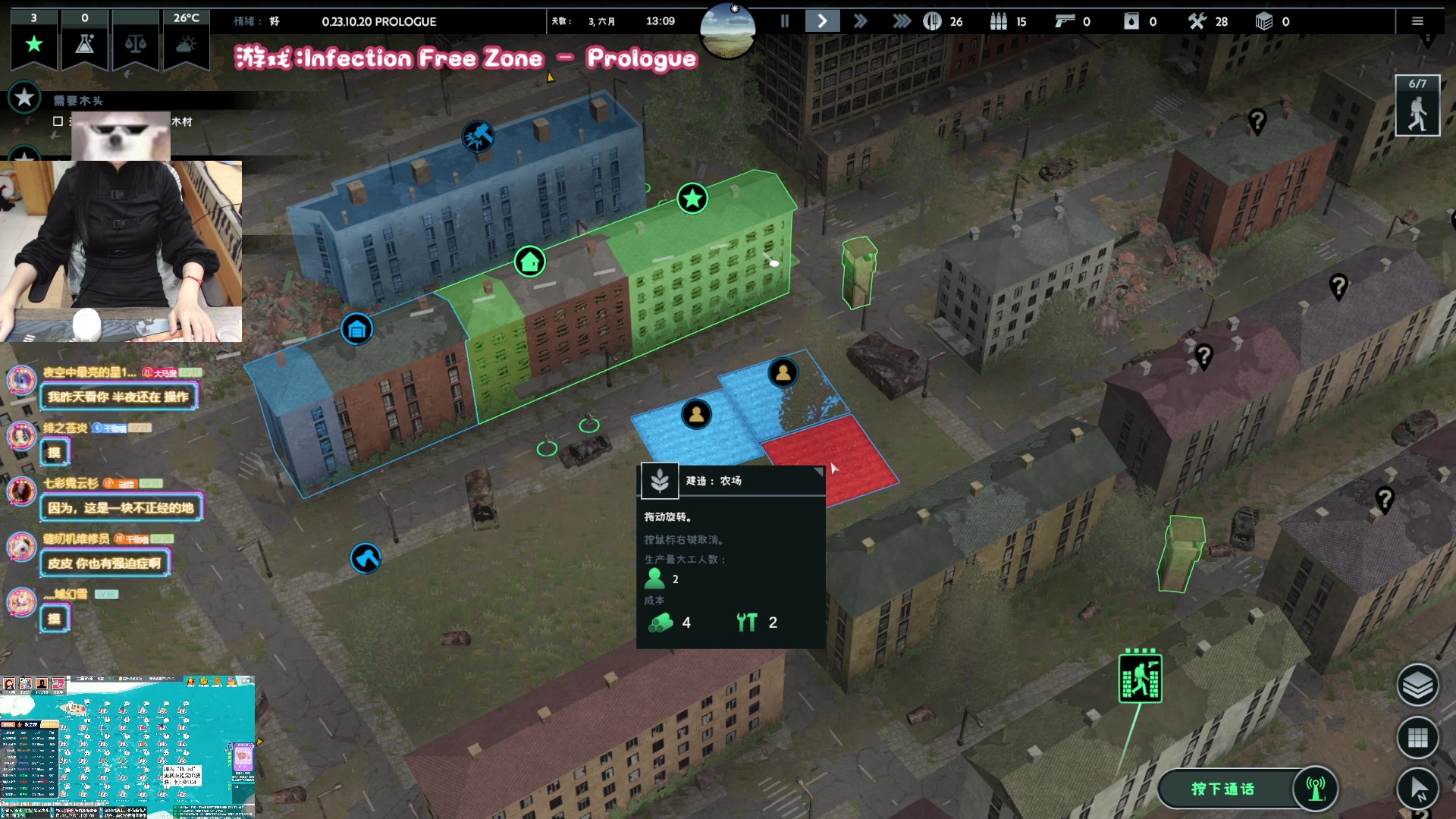Open the stream chat thumbnail overlay
Image resolution: width=1456 pixels, height=819 pixels.
pyautogui.click(x=127, y=747)
